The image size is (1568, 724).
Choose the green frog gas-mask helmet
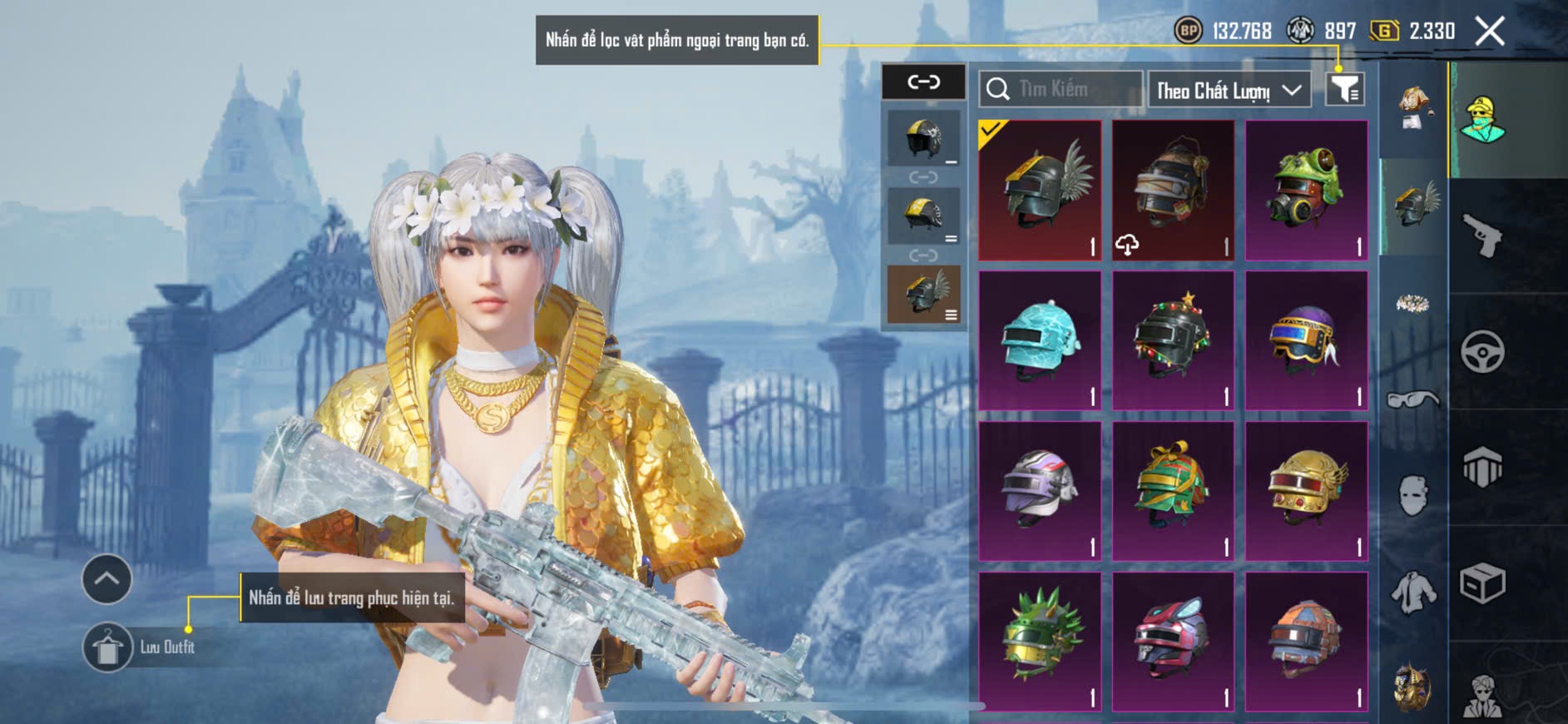point(1306,191)
